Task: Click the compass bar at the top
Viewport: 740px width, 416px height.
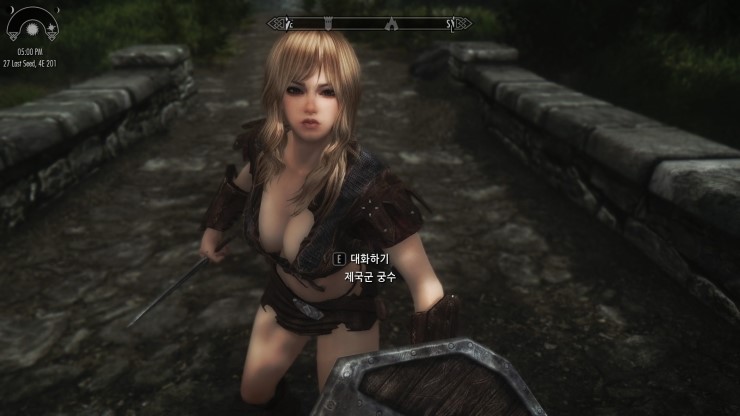Action: pos(369,23)
